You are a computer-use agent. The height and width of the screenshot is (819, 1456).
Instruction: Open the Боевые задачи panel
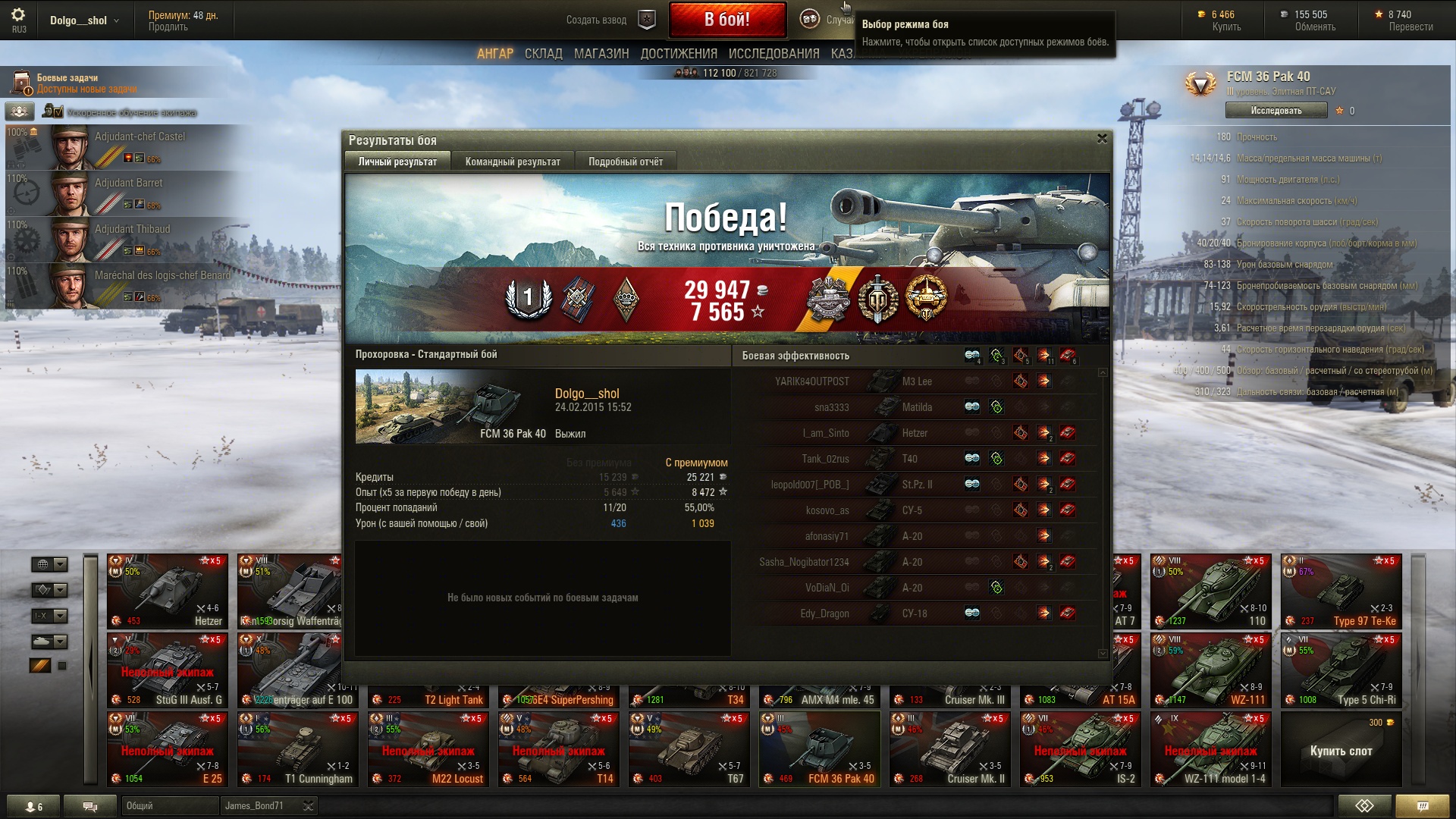(68, 83)
